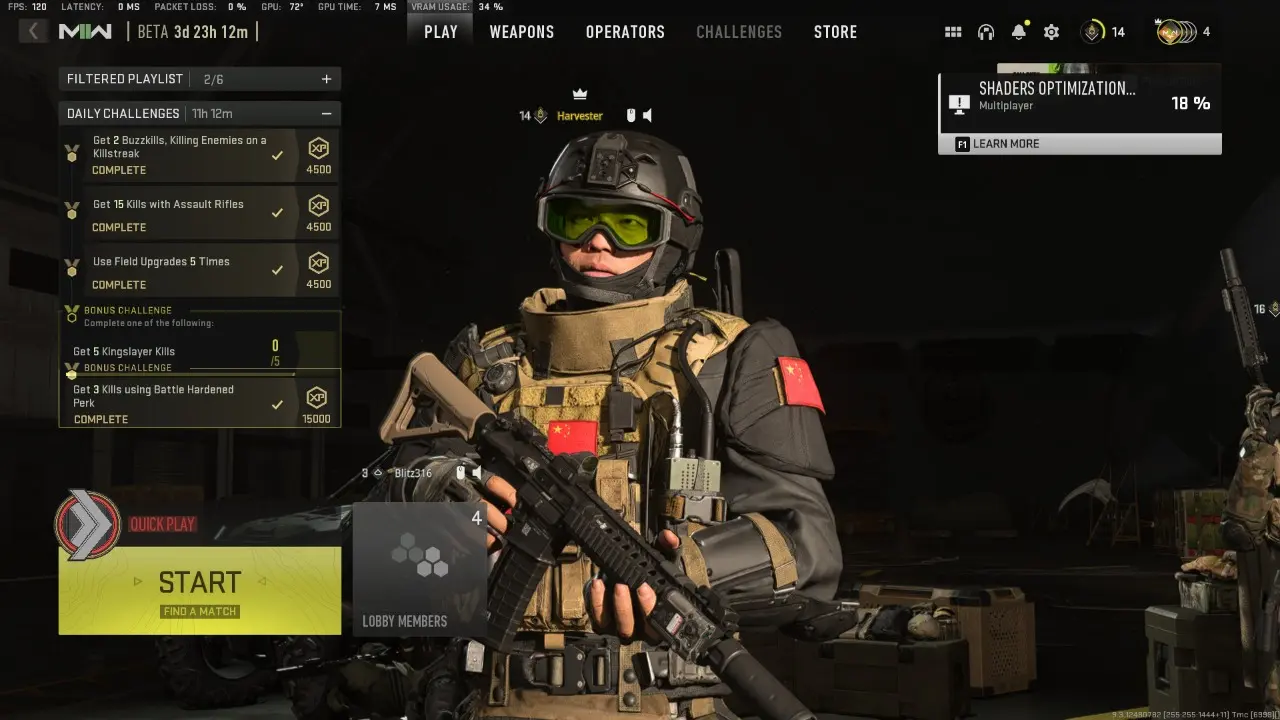This screenshot has height=720, width=1280.
Task: Open settings with the gear icon
Action: coord(1051,31)
